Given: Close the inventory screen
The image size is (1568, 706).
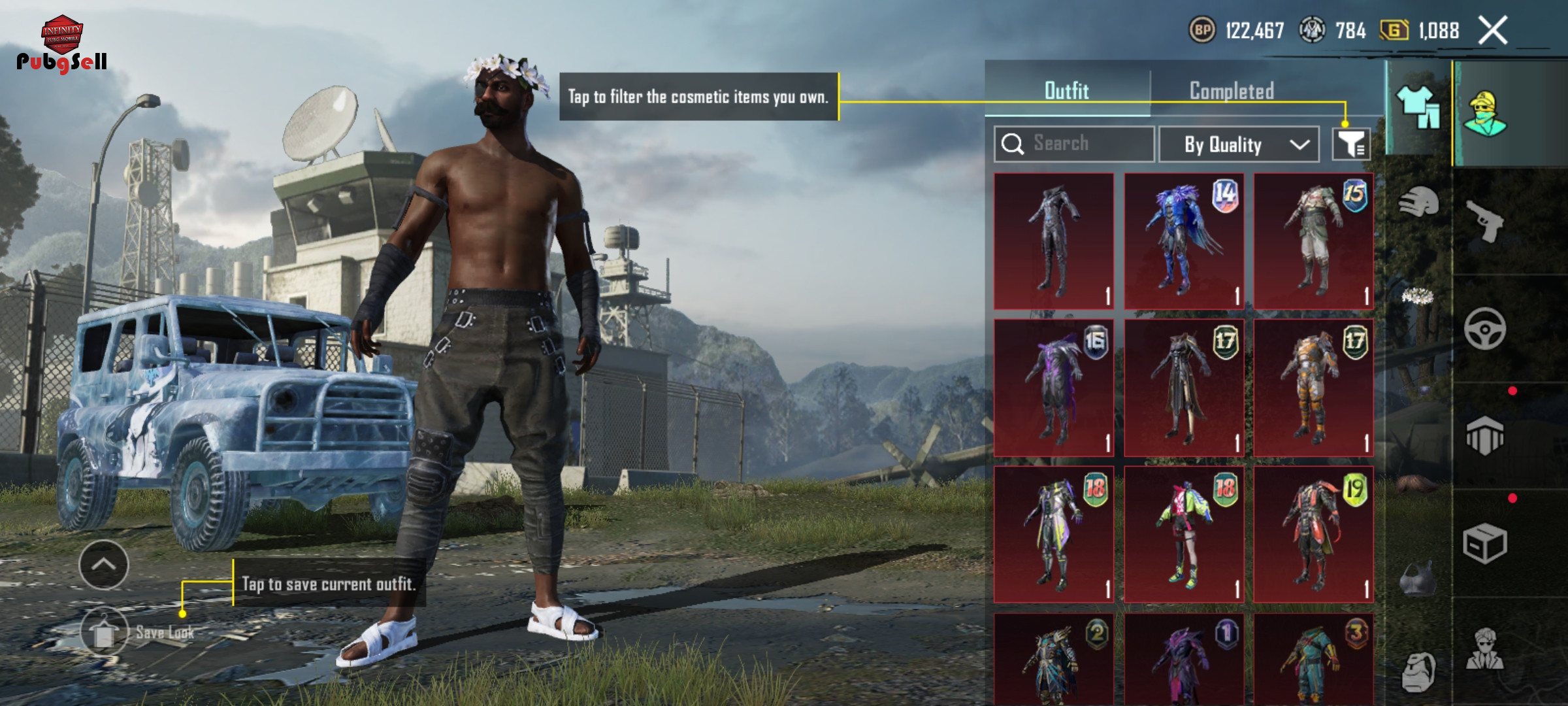Looking at the screenshot, I should pyautogui.click(x=1493, y=31).
